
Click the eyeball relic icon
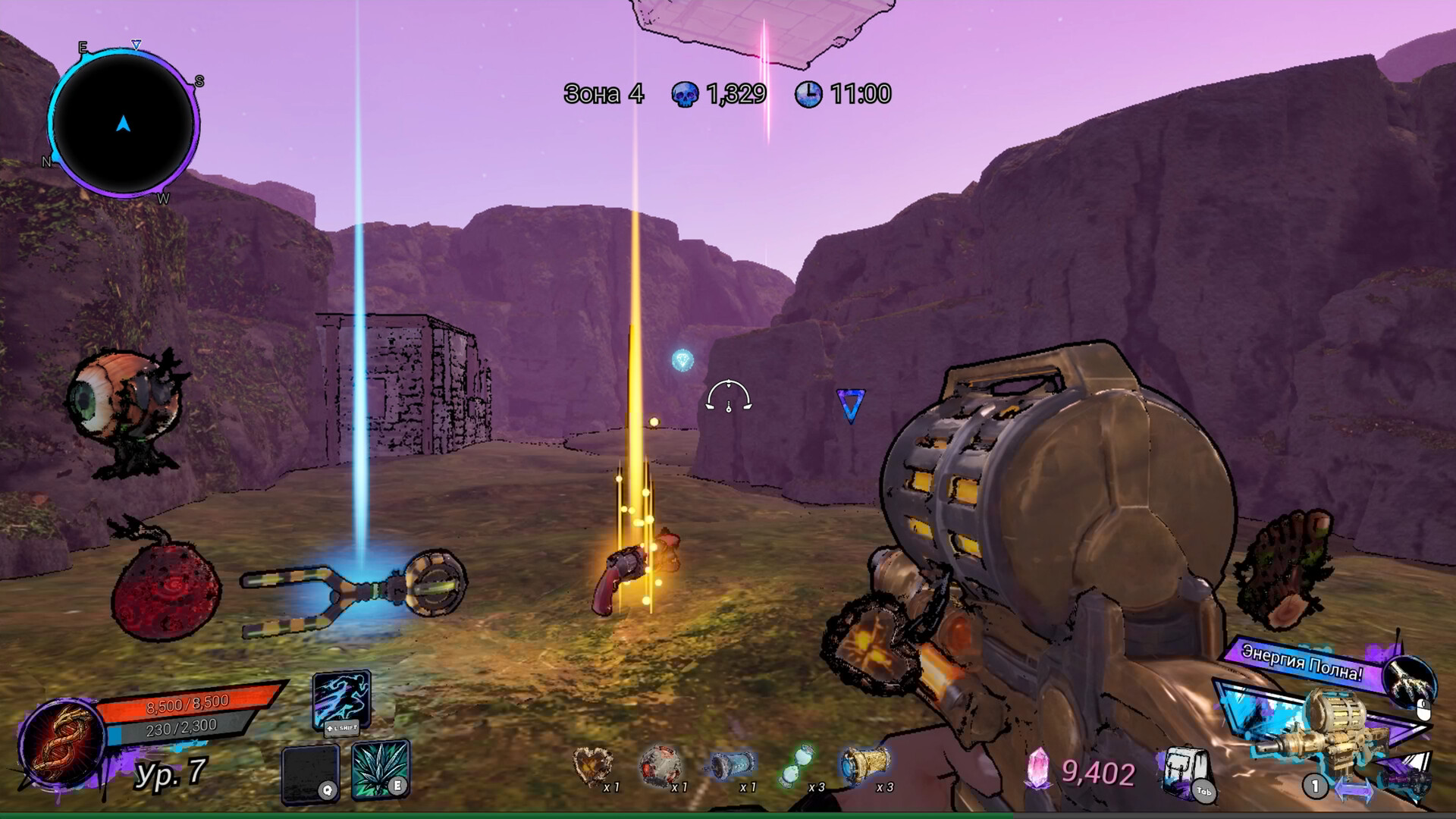coord(125,409)
